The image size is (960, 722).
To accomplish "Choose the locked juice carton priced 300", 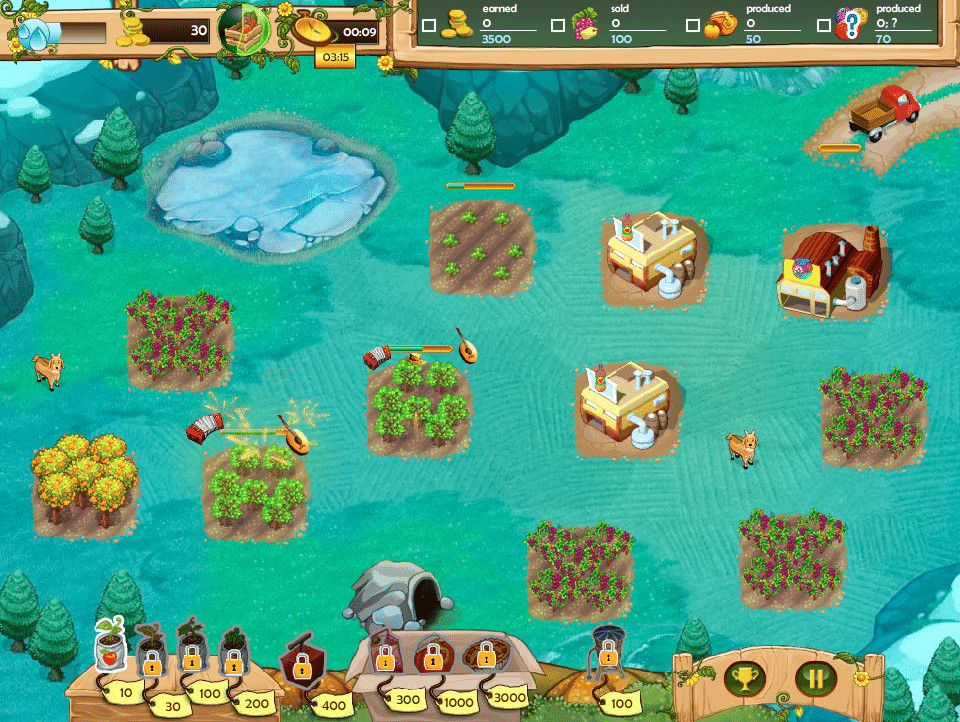I will click(x=385, y=654).
